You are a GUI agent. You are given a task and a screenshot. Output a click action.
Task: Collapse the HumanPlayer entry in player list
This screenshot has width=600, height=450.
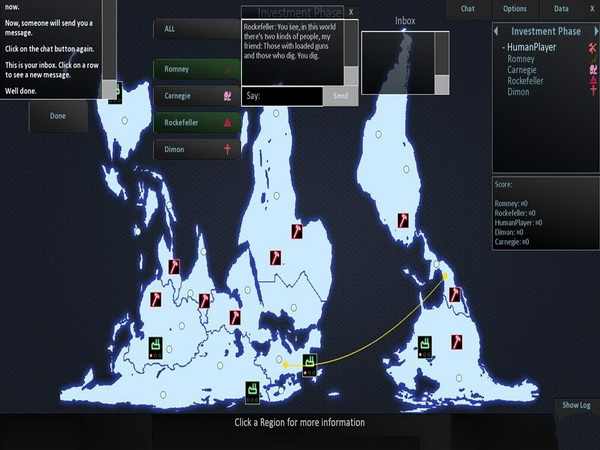tap(503, 47)
